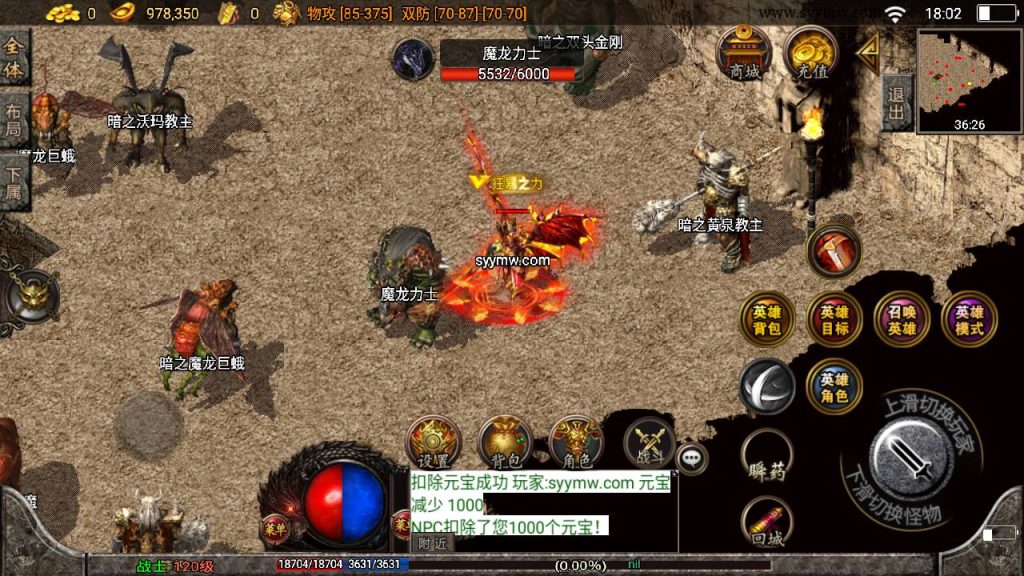Open the chat bubble button
1024x576 pixels.
[692, 458]
